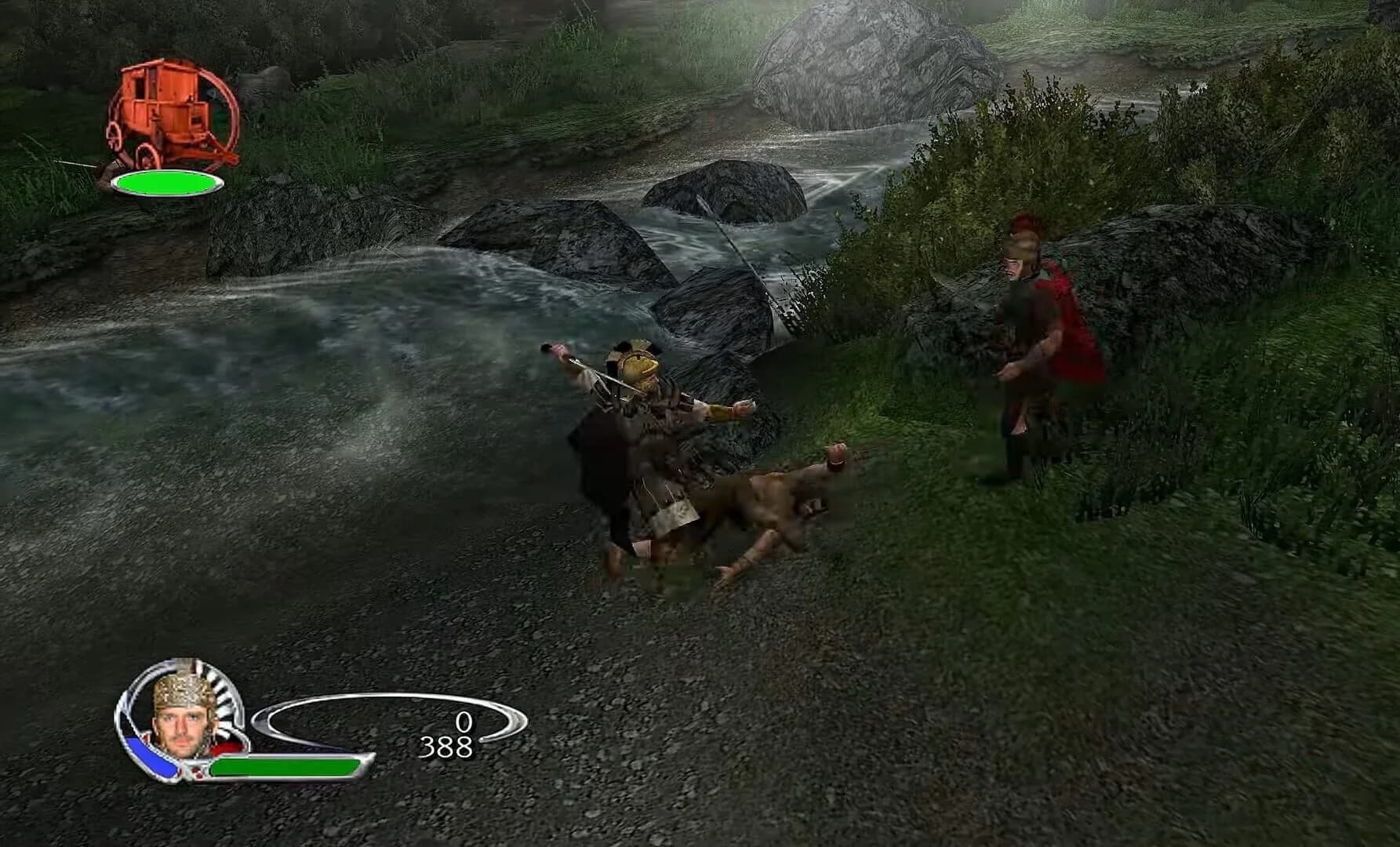1400x847 pixels.
Task: Toggle the blue stamina gauge beside the portrait
Action: [x=151, y=757]
